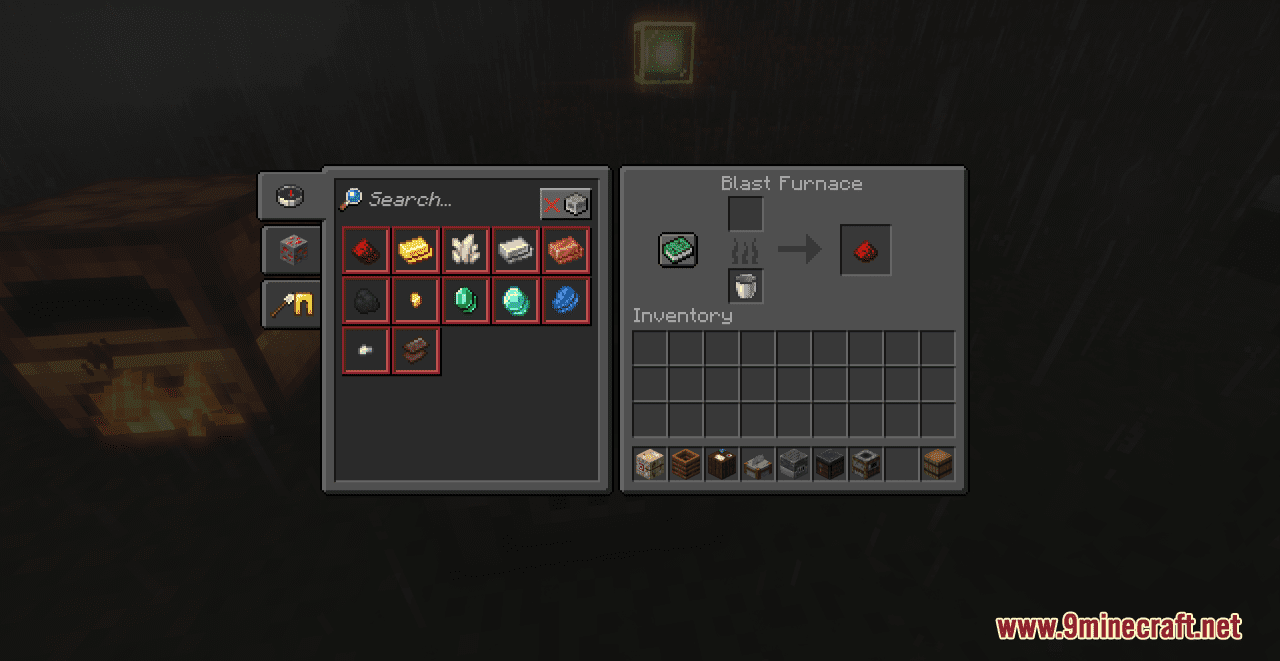Take the redstone dust from the output slot

coord(866,250)
